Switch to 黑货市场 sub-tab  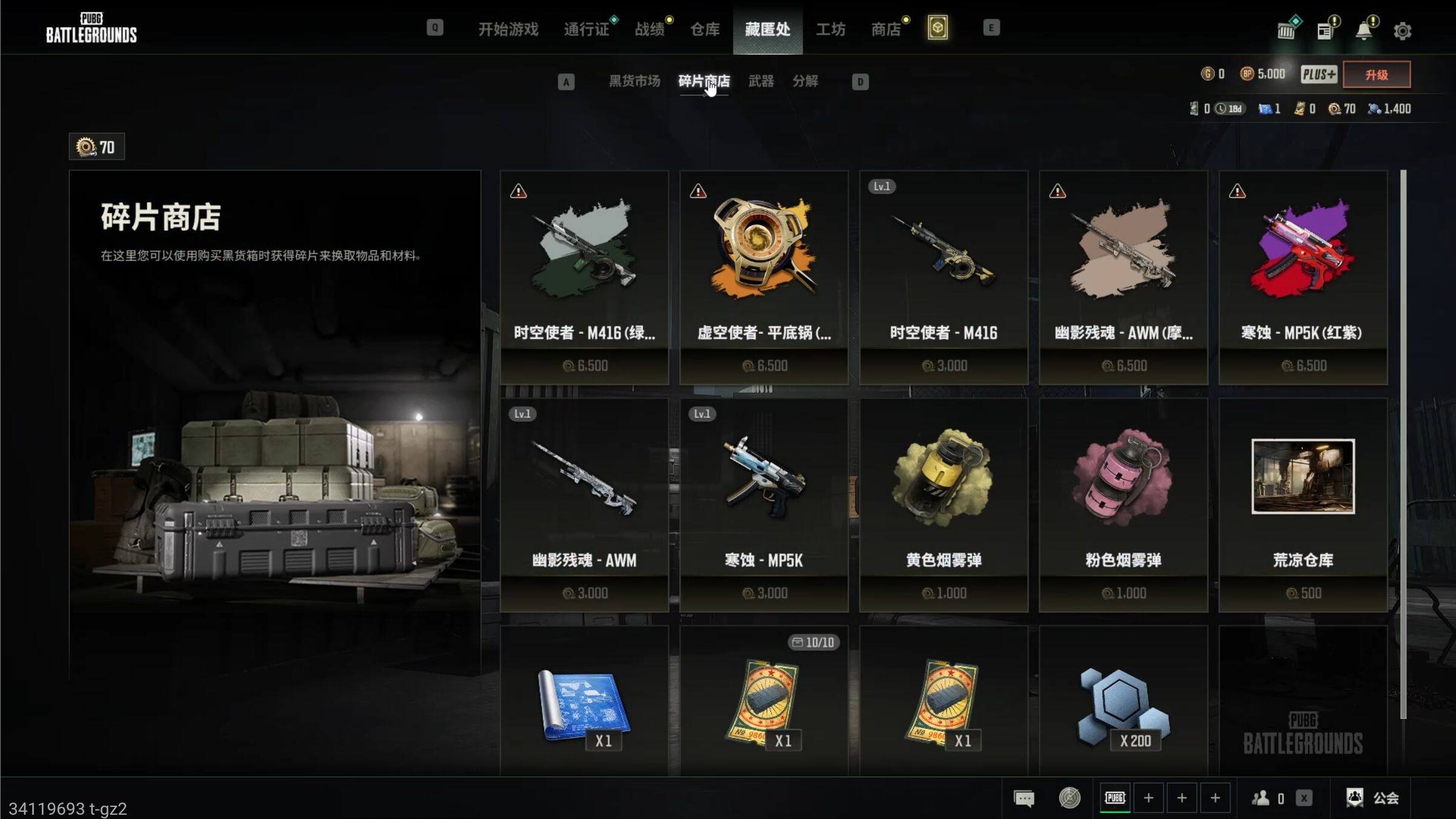pos(634,81)
